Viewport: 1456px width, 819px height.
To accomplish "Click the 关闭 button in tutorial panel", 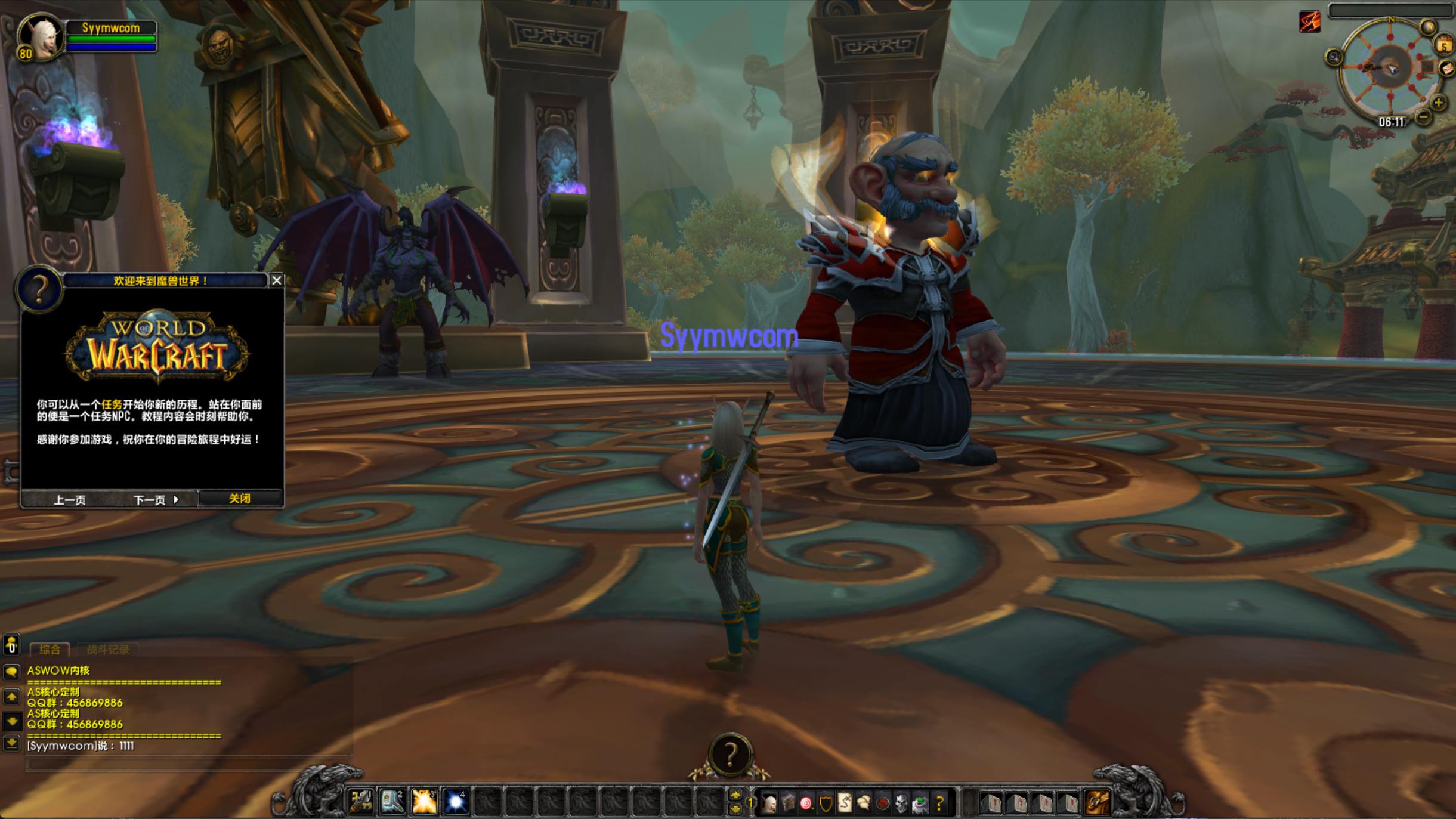I will pos(240,499).
